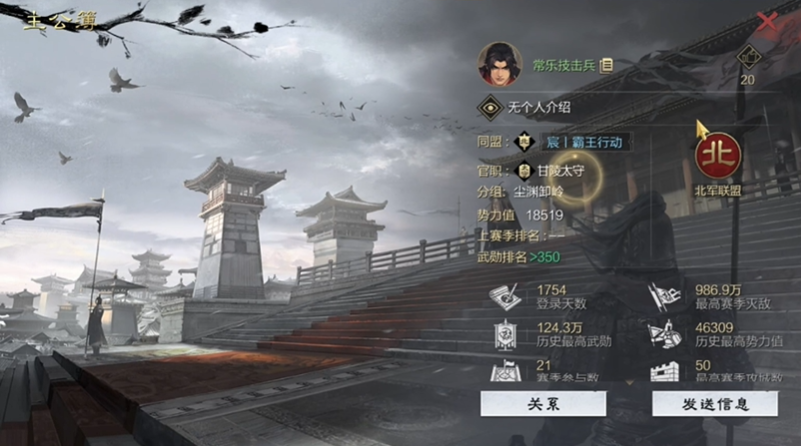Viewport: 801px width, 446px height.
Task: Select the 北军联盟 red faction emblem
Action: pyautogui.click(x=717, y=158)
